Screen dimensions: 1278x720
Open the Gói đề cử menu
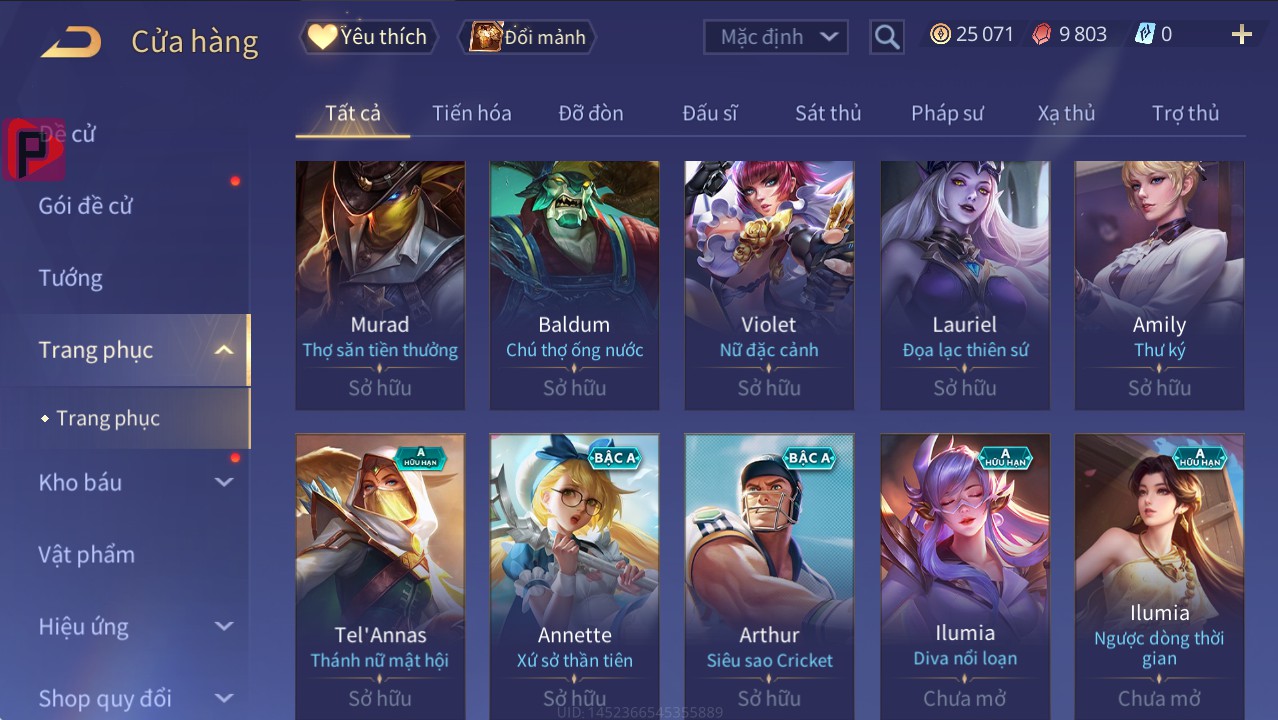(x=86, y=206)
